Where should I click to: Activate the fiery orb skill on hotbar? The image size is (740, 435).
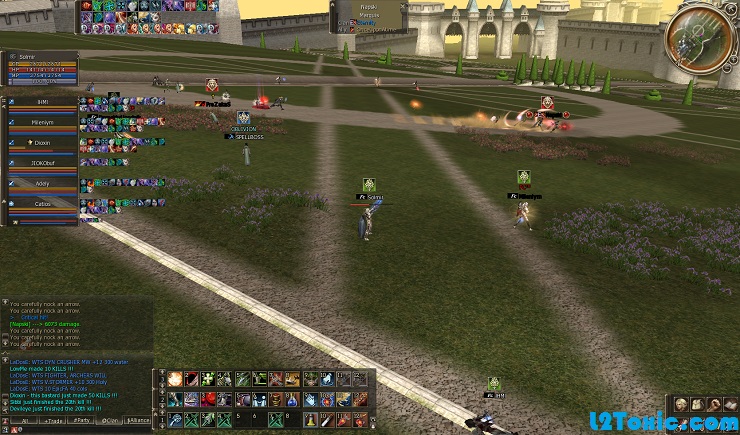point(175,379)
